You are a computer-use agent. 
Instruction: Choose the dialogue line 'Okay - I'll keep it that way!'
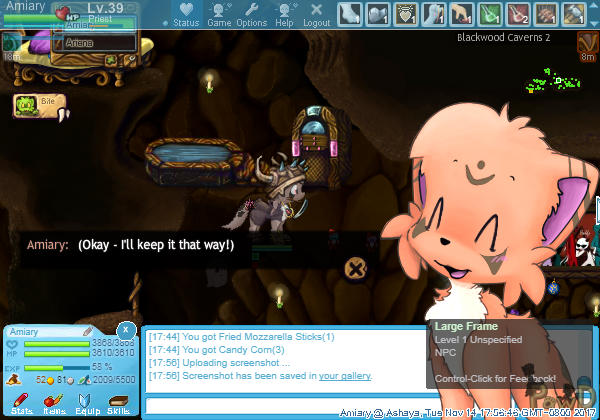(156, 245)
